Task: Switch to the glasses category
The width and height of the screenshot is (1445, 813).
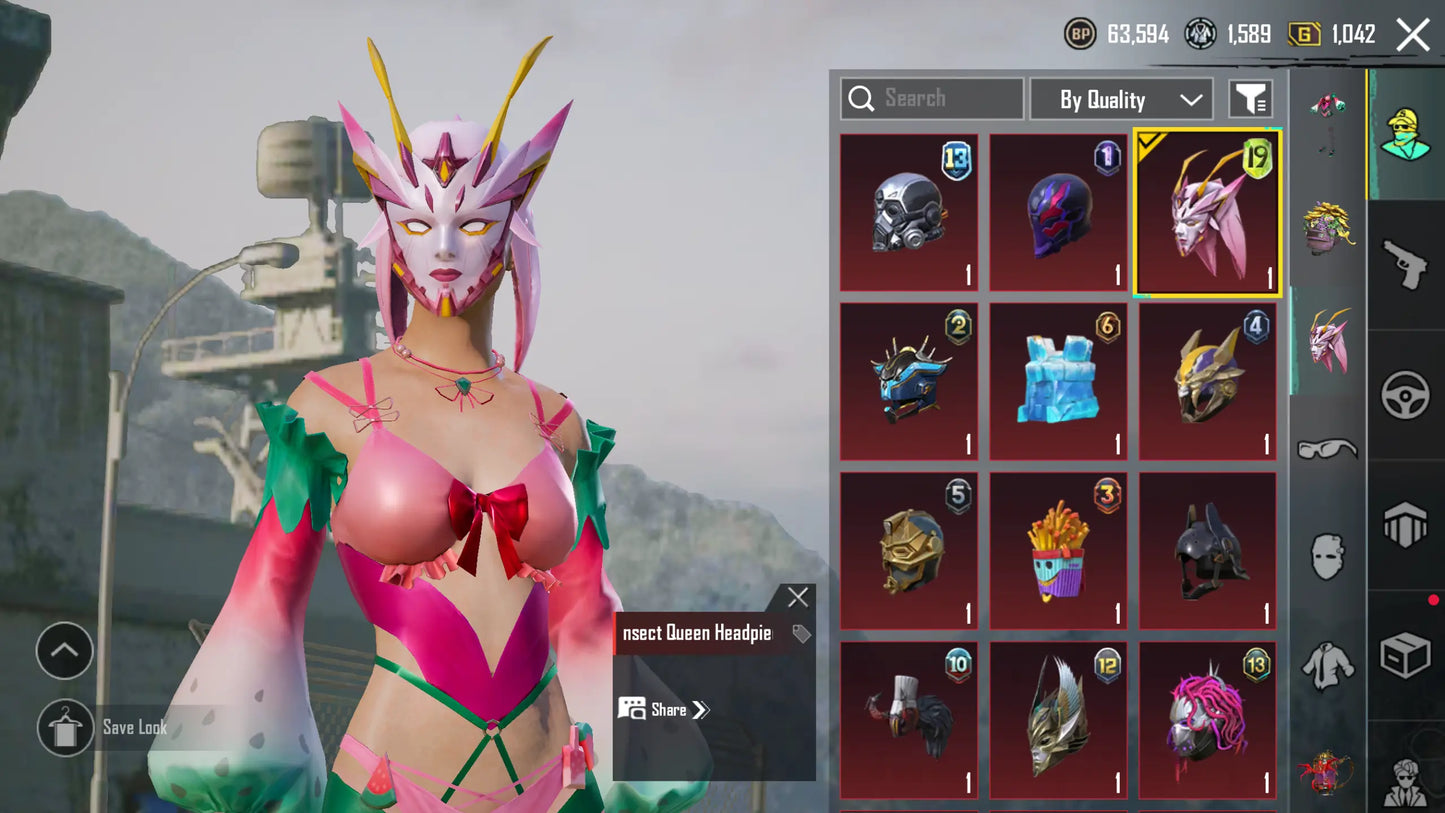Action: pyautogui.click(x=1327, y=448)
